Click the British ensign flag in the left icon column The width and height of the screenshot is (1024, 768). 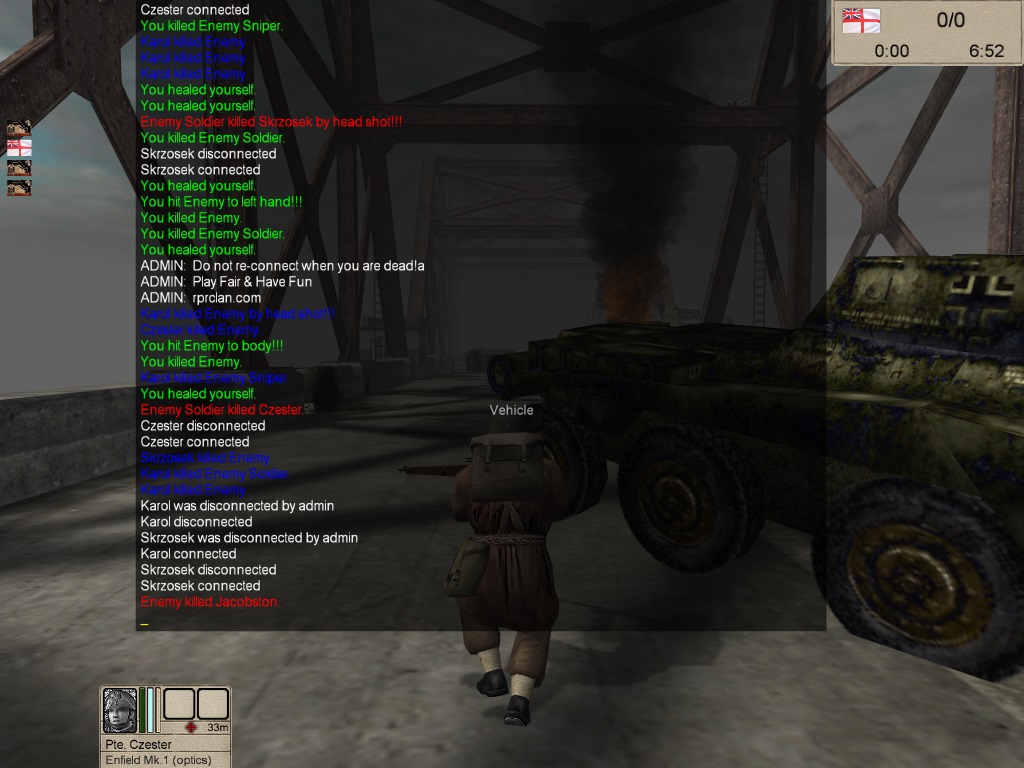(19, 147)
